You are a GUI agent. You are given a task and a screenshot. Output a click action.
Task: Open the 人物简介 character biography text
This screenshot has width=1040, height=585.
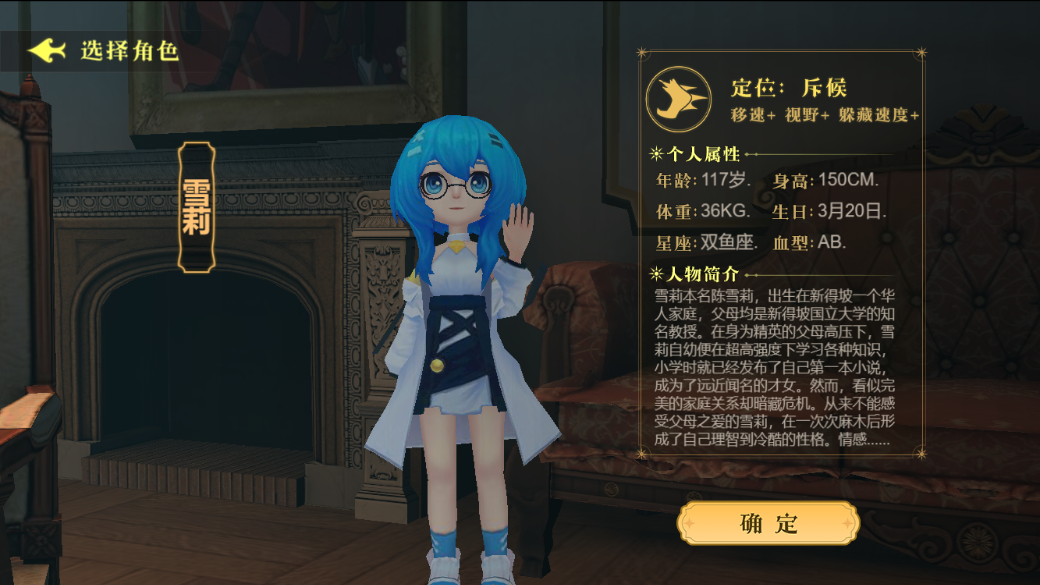775,367
